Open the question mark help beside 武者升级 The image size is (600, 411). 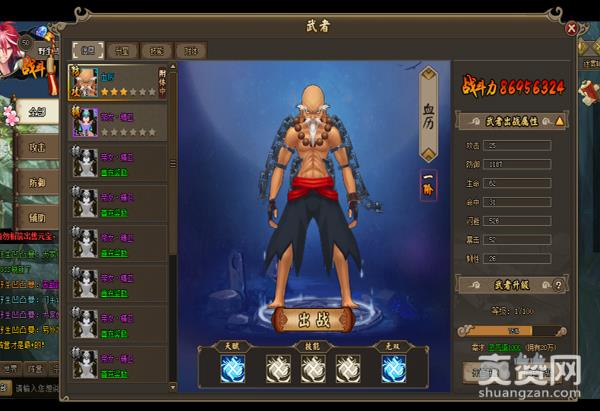559,286
